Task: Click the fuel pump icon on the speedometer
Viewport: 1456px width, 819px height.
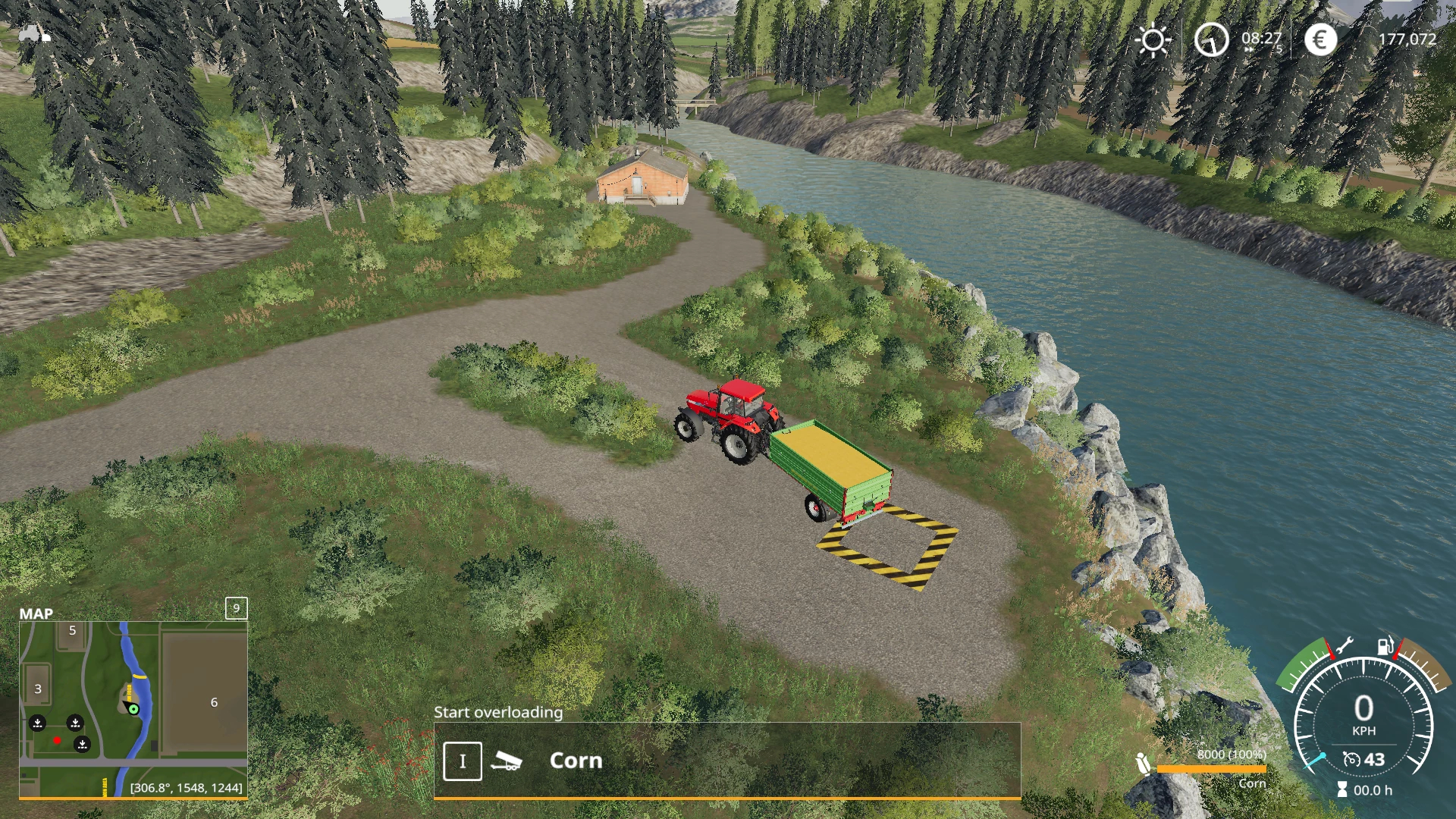Action: [1385, 646]
